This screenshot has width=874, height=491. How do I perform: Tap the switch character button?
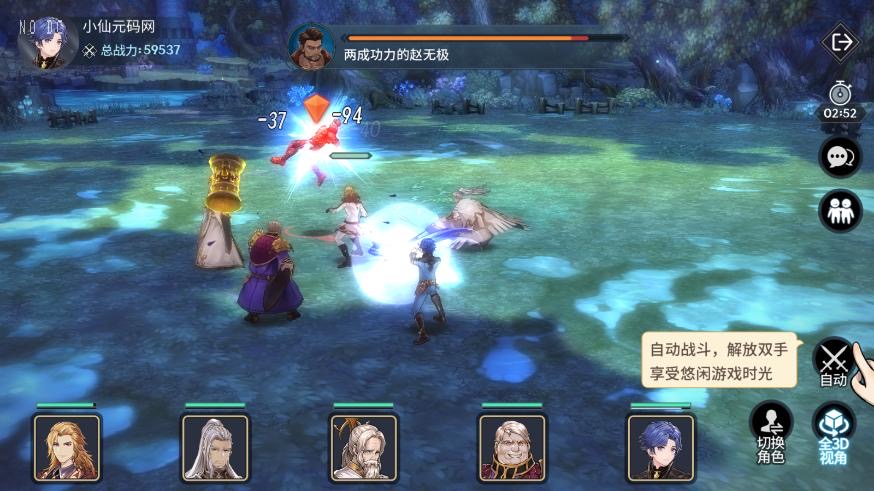770,432
